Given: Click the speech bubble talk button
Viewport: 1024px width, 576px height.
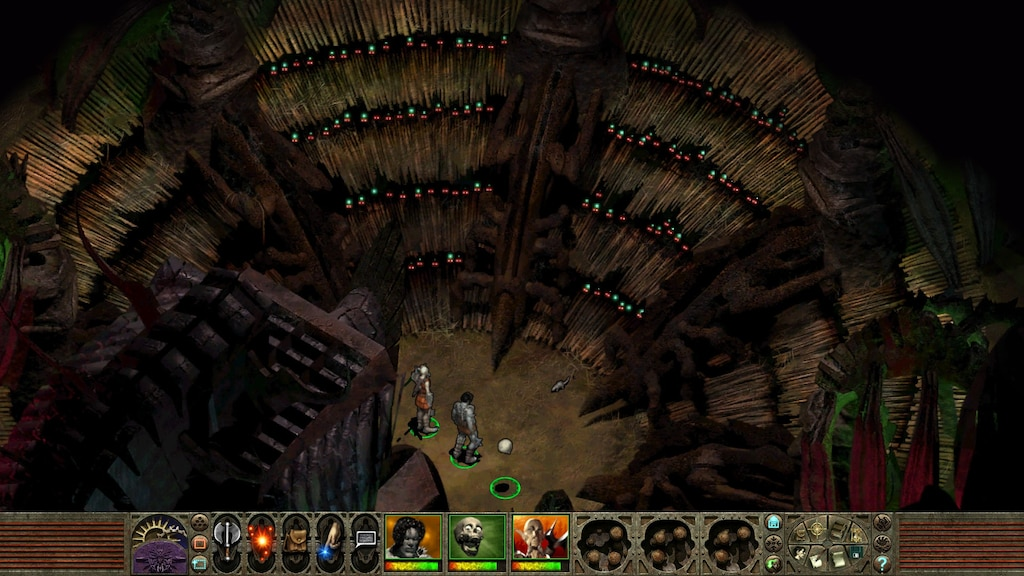Looking at the screenshot, I should 365,538.
